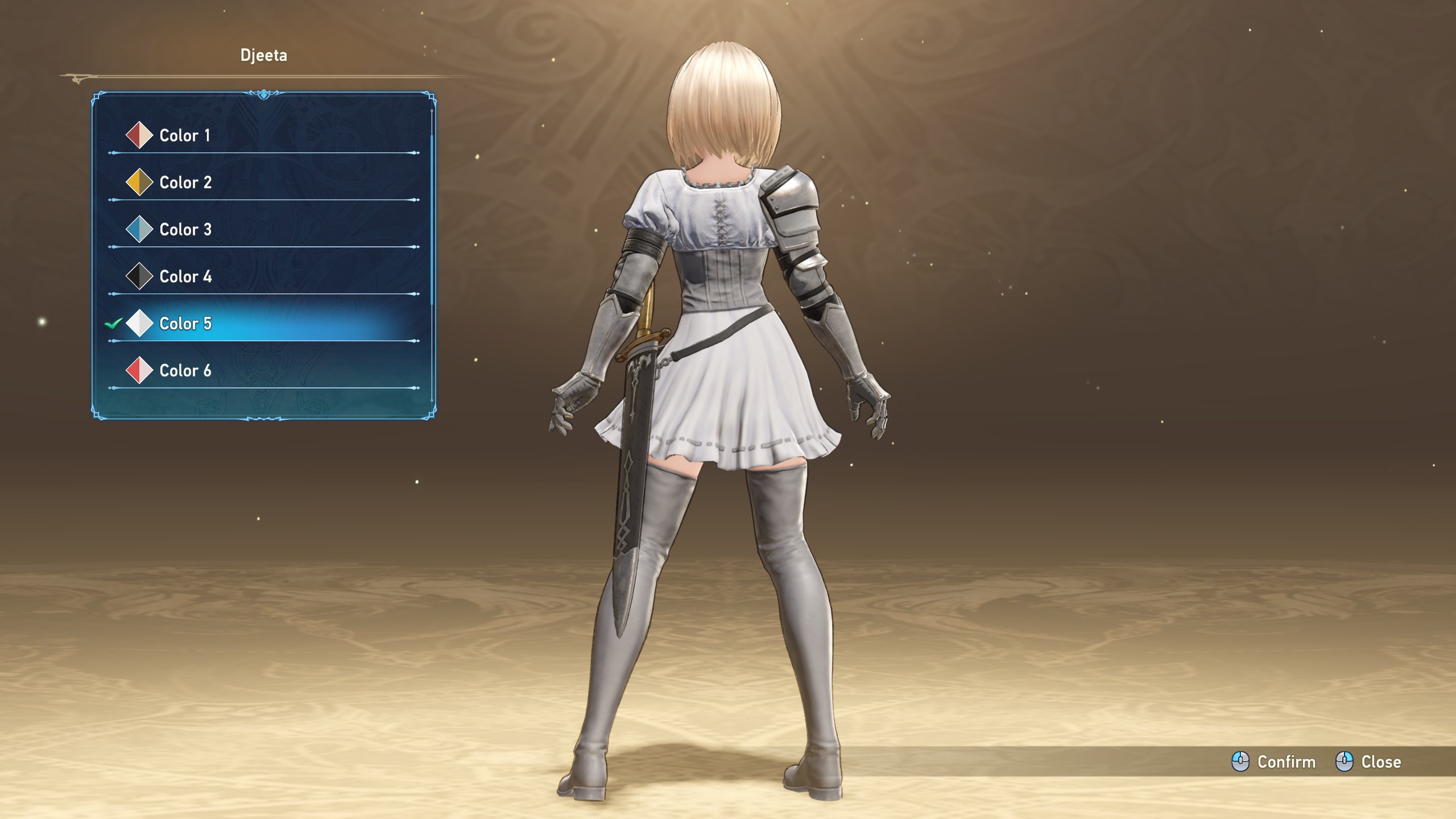Select the highlighted Color 5 entry
The height and width of the screenshot is (819, 1456).
pos(185,324)
